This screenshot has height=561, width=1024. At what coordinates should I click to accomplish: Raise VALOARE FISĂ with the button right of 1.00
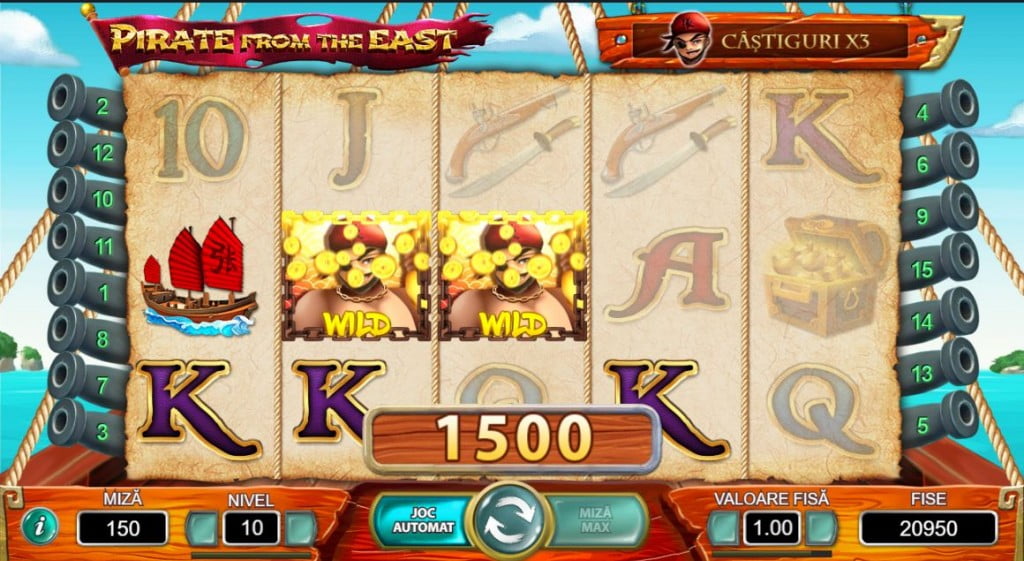coord(821,528)
